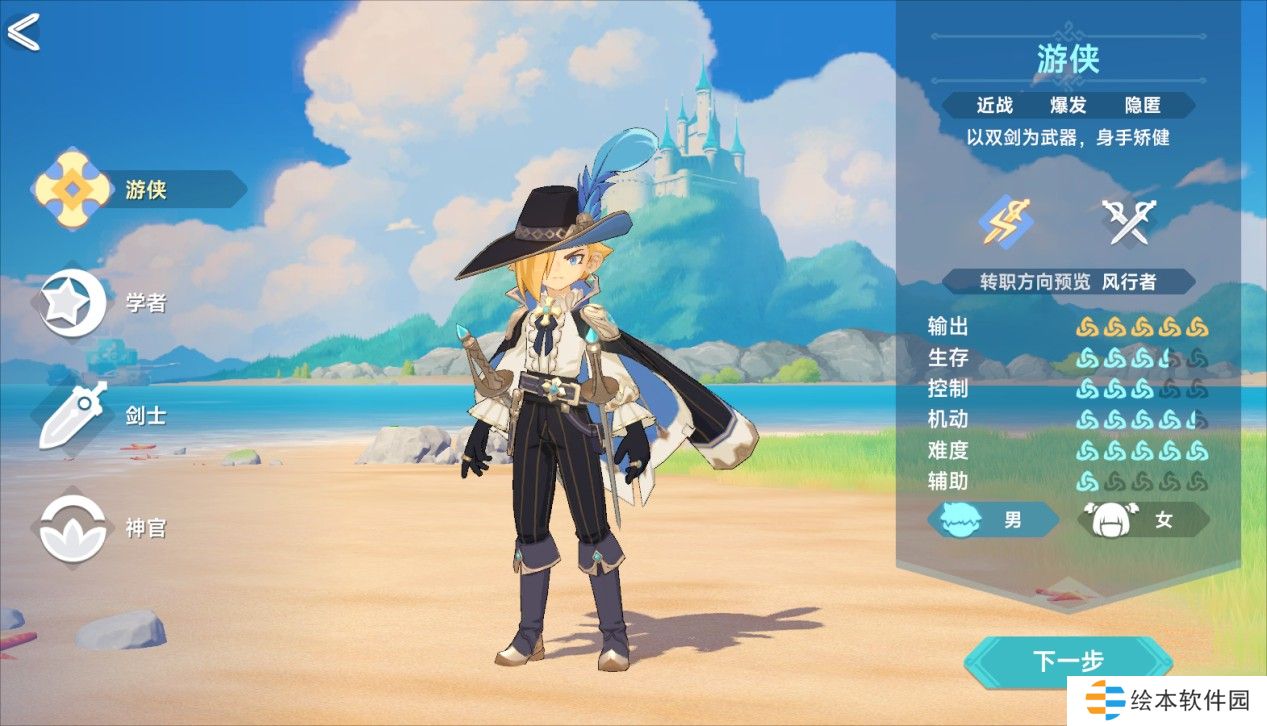
Task: Click the lightning runner job icon
Action: 1005,221
